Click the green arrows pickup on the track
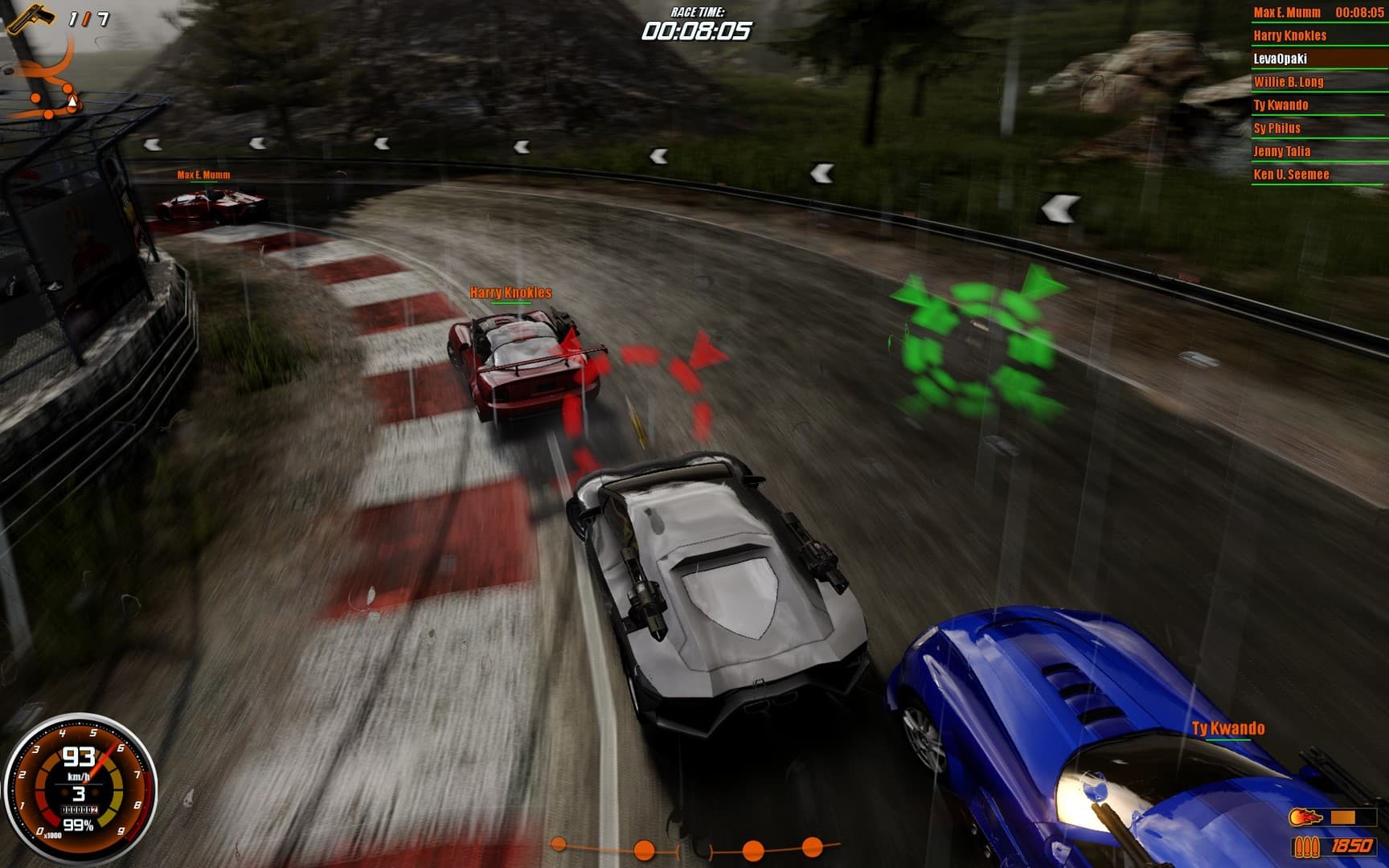Image resolution: width=1389 pixels, height=868 pixels. coord(977,338)
